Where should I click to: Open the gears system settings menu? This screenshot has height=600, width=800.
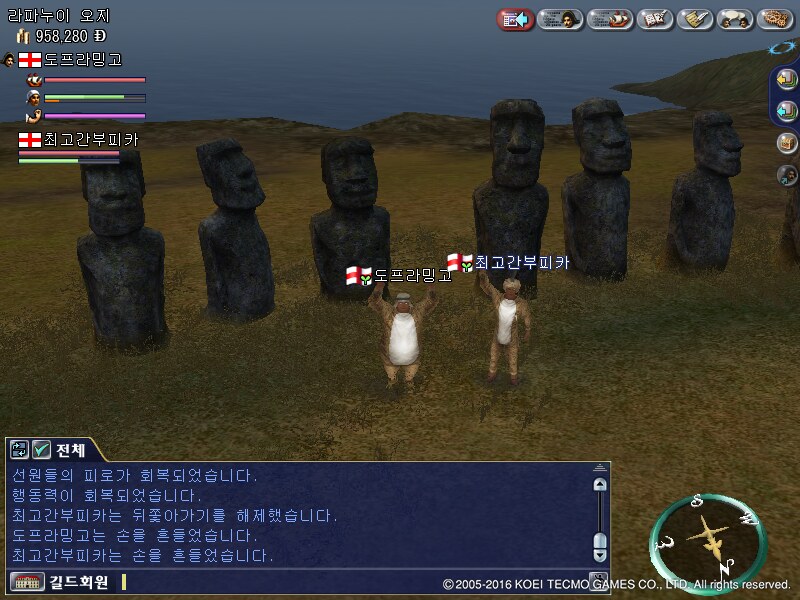point(776,19)
